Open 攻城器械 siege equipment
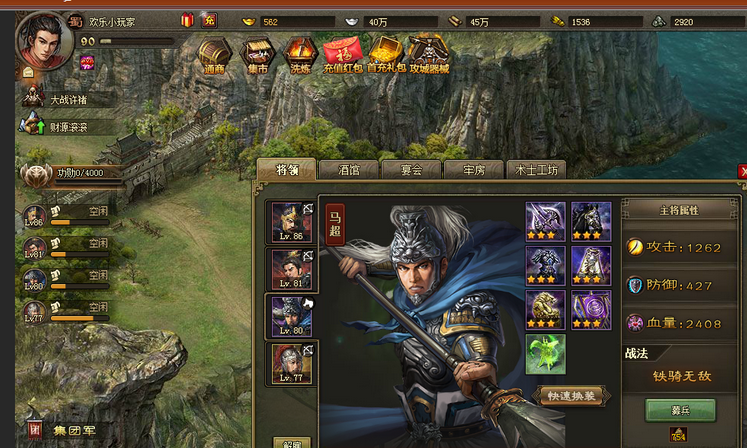 (x=429, y=57)
